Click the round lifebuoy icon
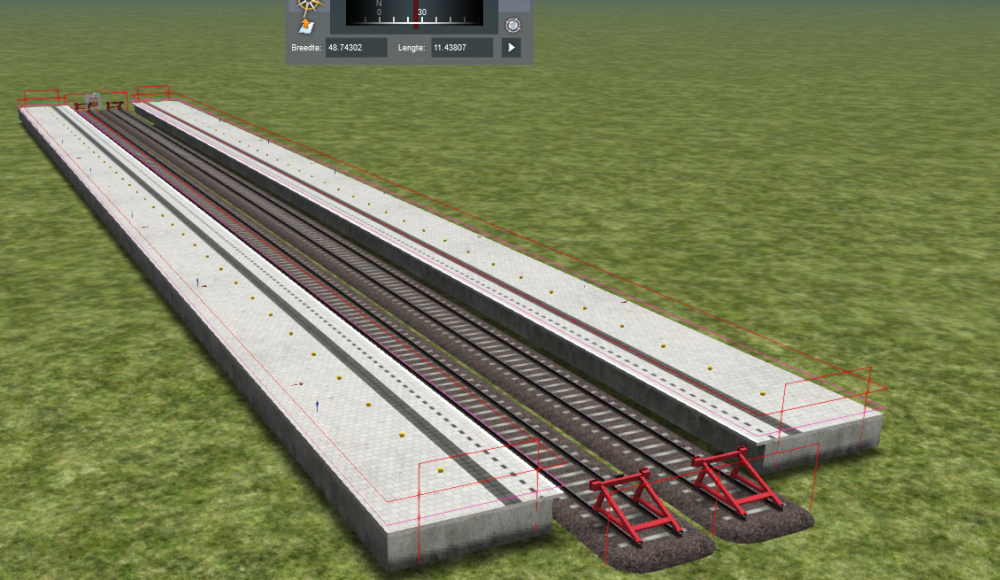Image resolution: width=1000 pixels, height=580 pixels. (512, 25)
